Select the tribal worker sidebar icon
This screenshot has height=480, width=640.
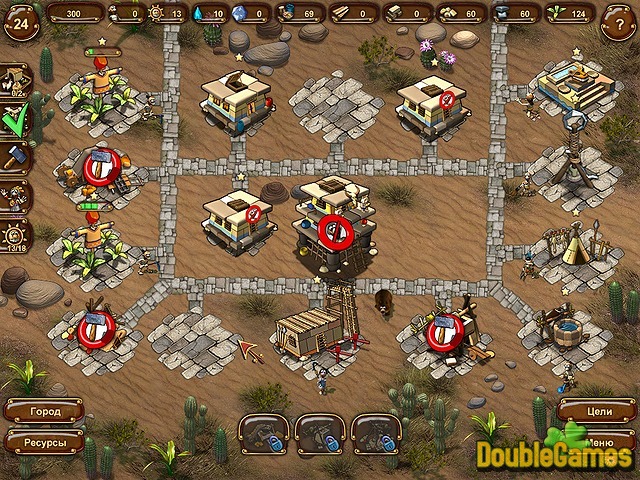pos(17,195)
